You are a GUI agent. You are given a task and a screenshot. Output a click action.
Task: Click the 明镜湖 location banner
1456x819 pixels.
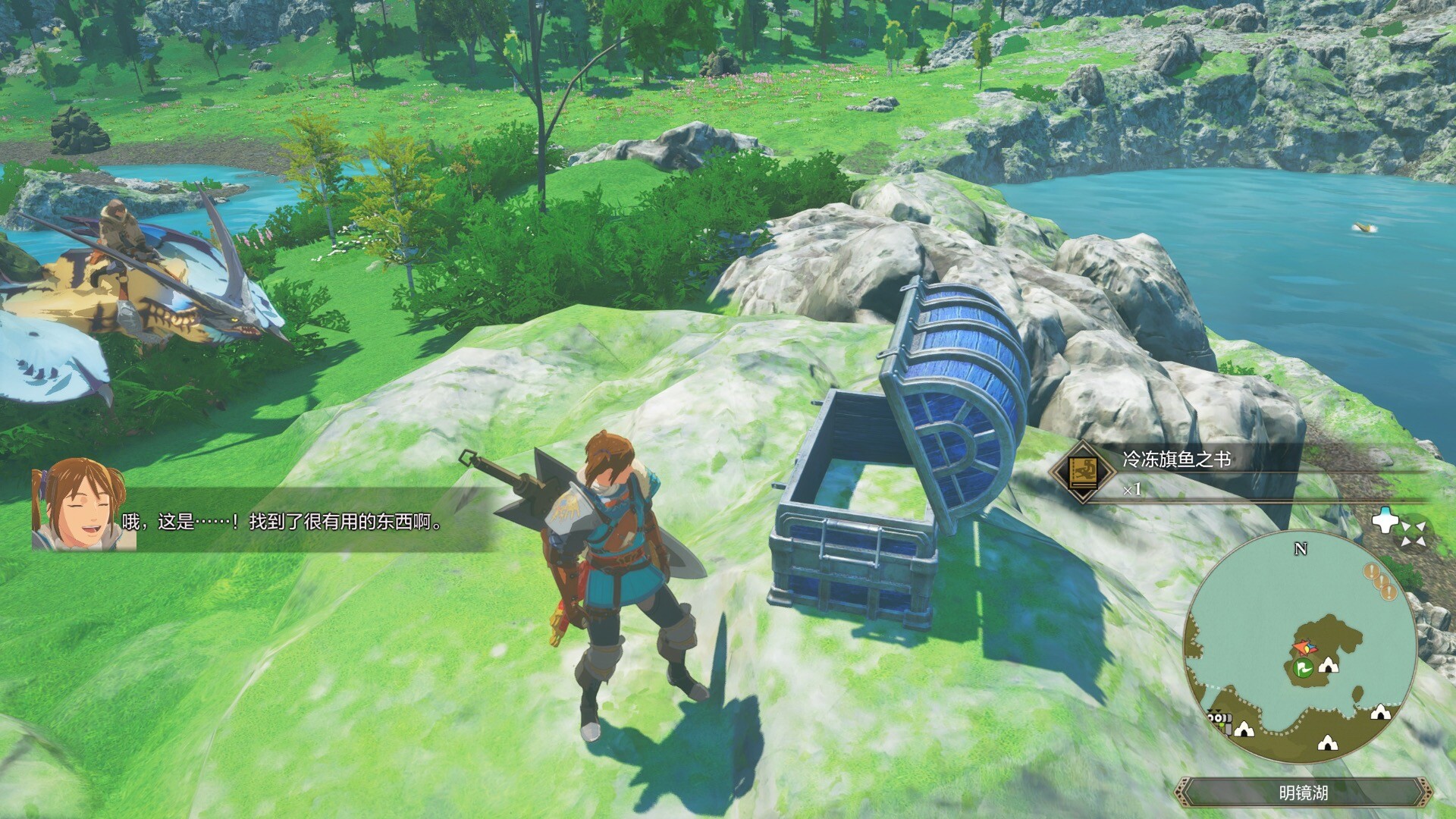coord(1303,793)
